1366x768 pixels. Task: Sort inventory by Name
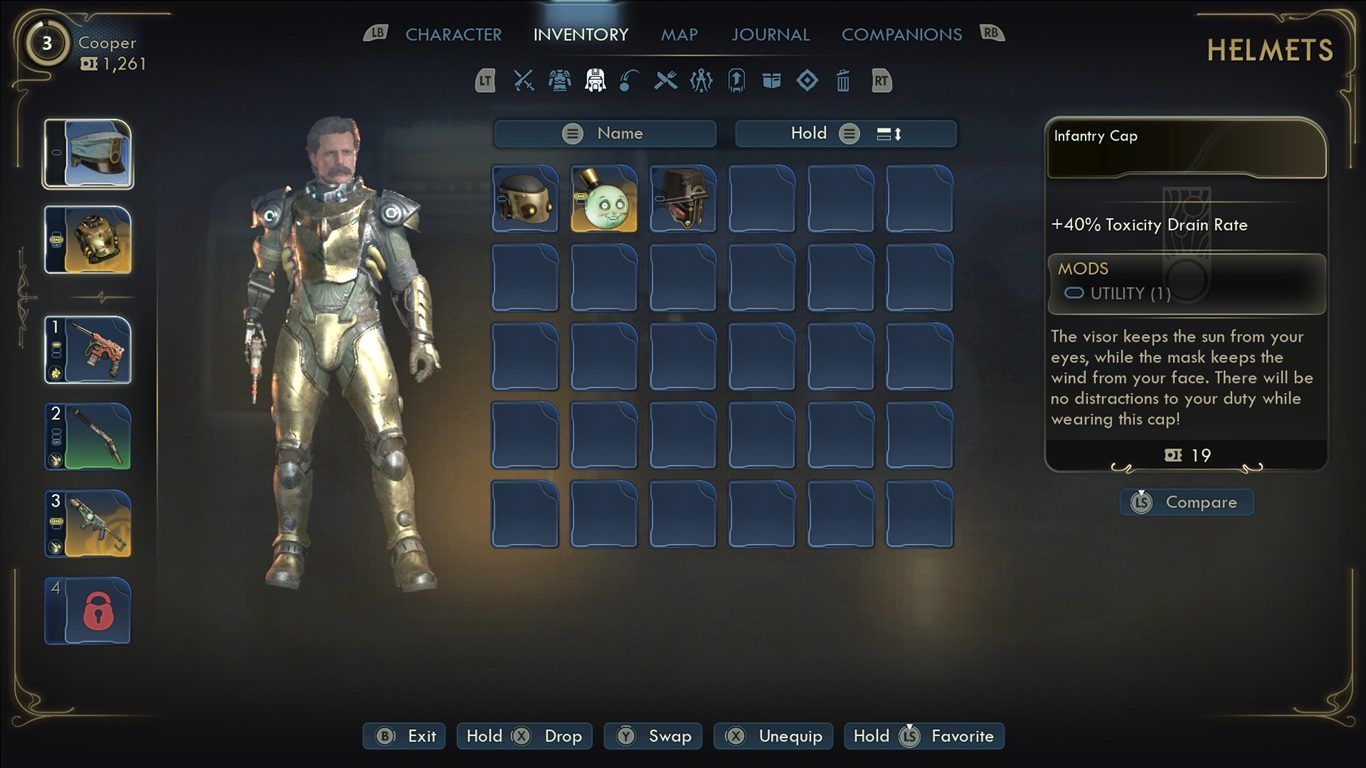[x=605, y=134]
